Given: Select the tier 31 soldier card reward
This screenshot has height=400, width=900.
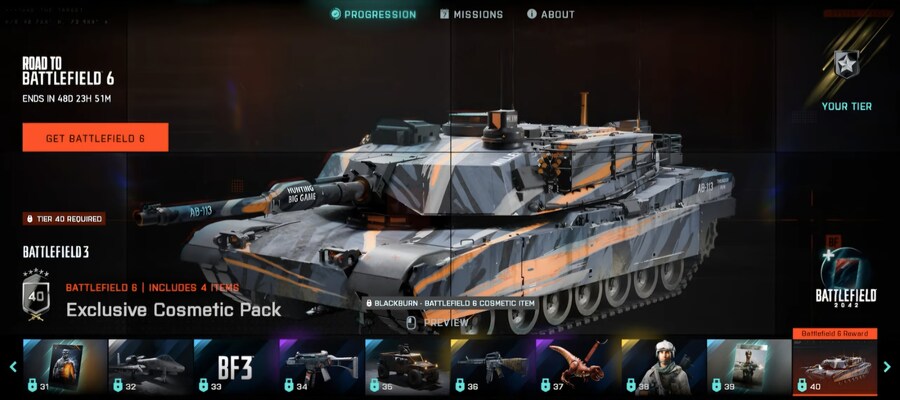Looking at the screenshot, I should click(64, 368).
